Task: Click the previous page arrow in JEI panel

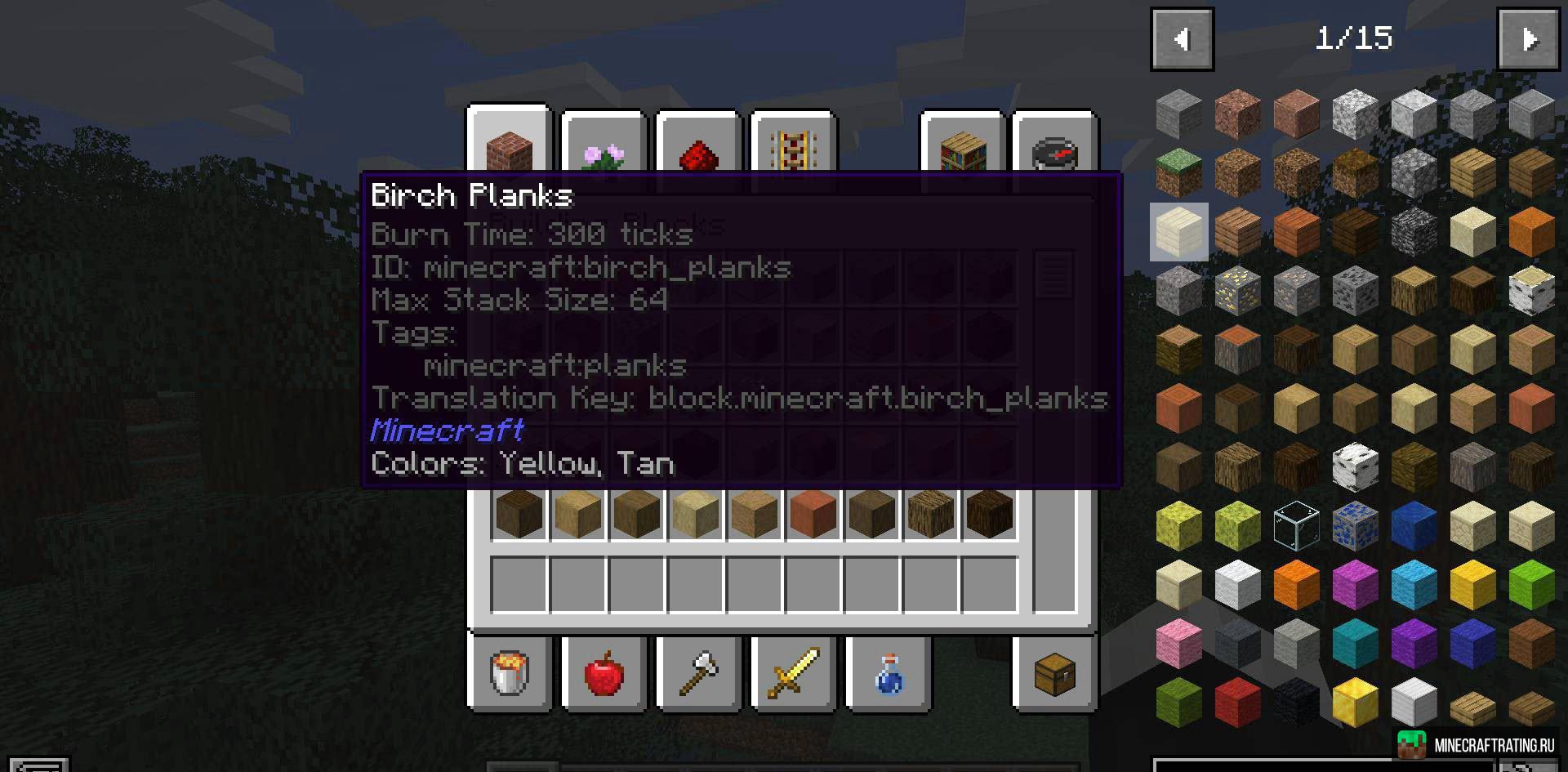Action: click(x=1182, y=38)
